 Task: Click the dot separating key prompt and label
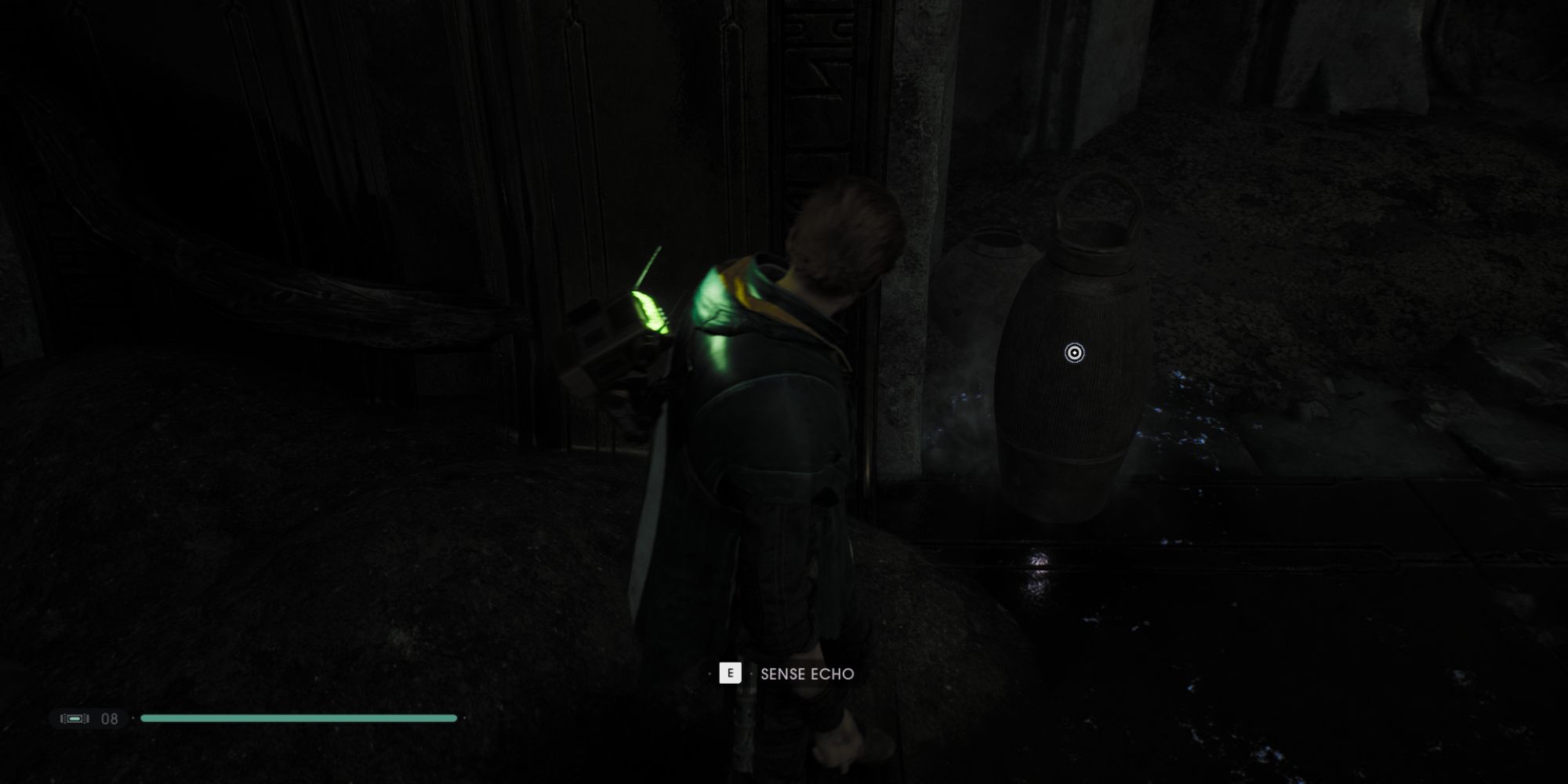pyautogui.click(x=750, y=674)
